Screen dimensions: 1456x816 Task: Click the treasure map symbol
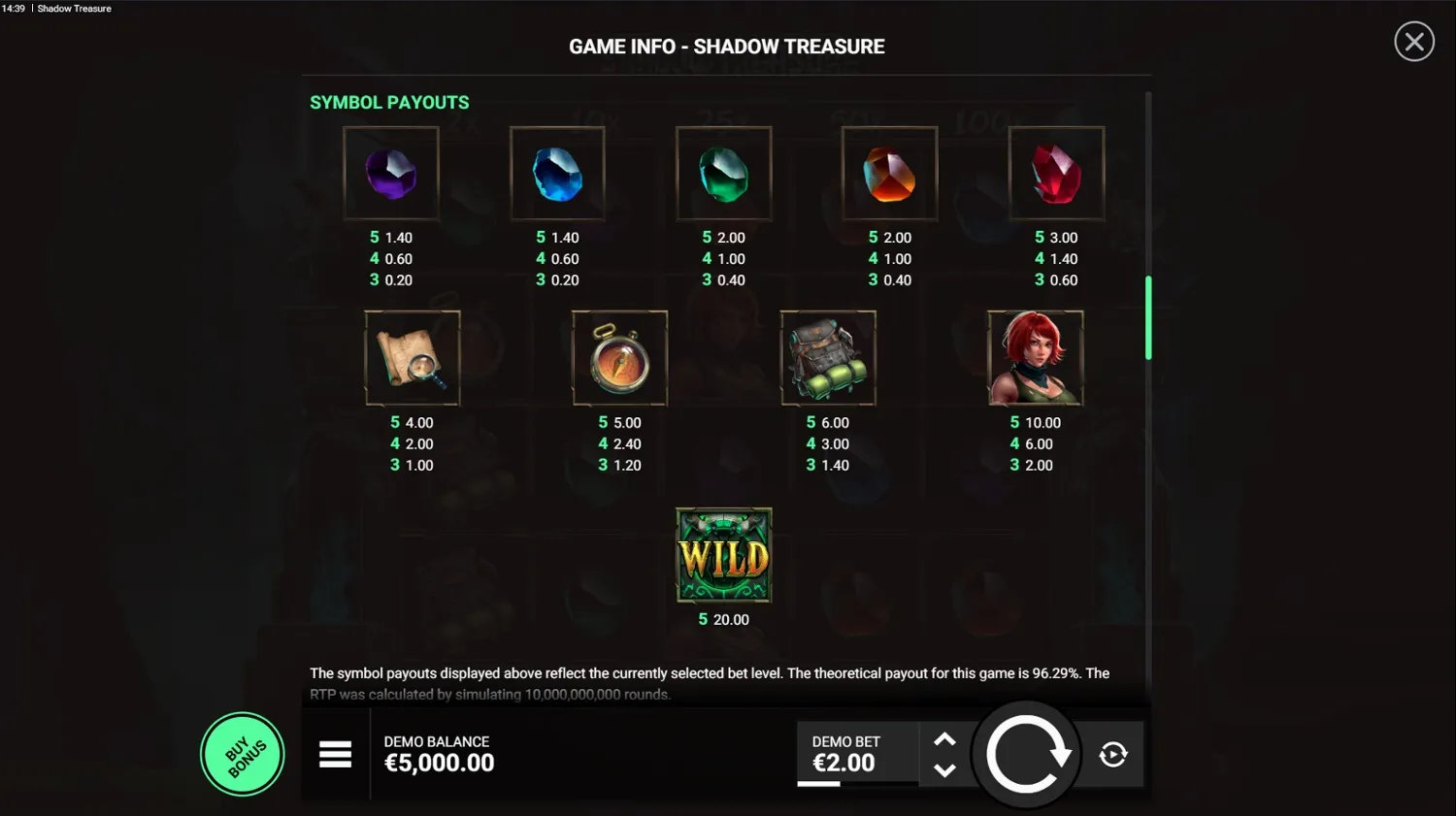coord(412,357)
